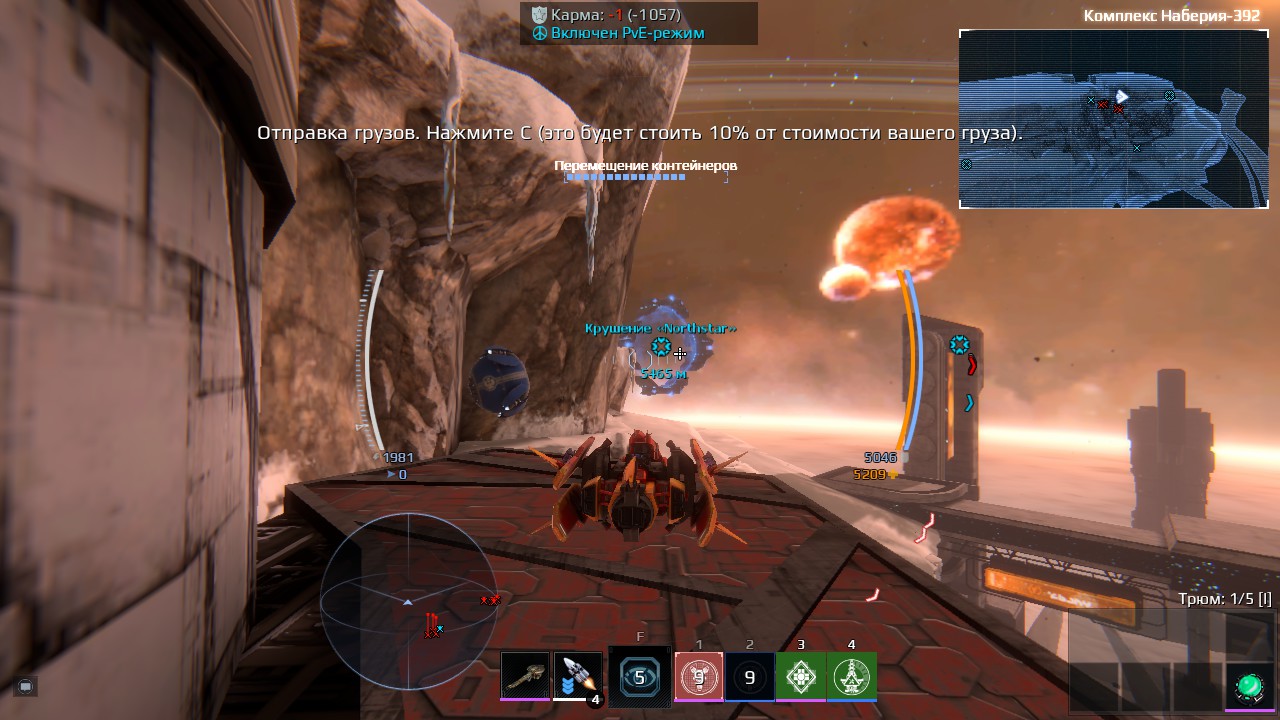Click the sector minimap

(1113, 119)
